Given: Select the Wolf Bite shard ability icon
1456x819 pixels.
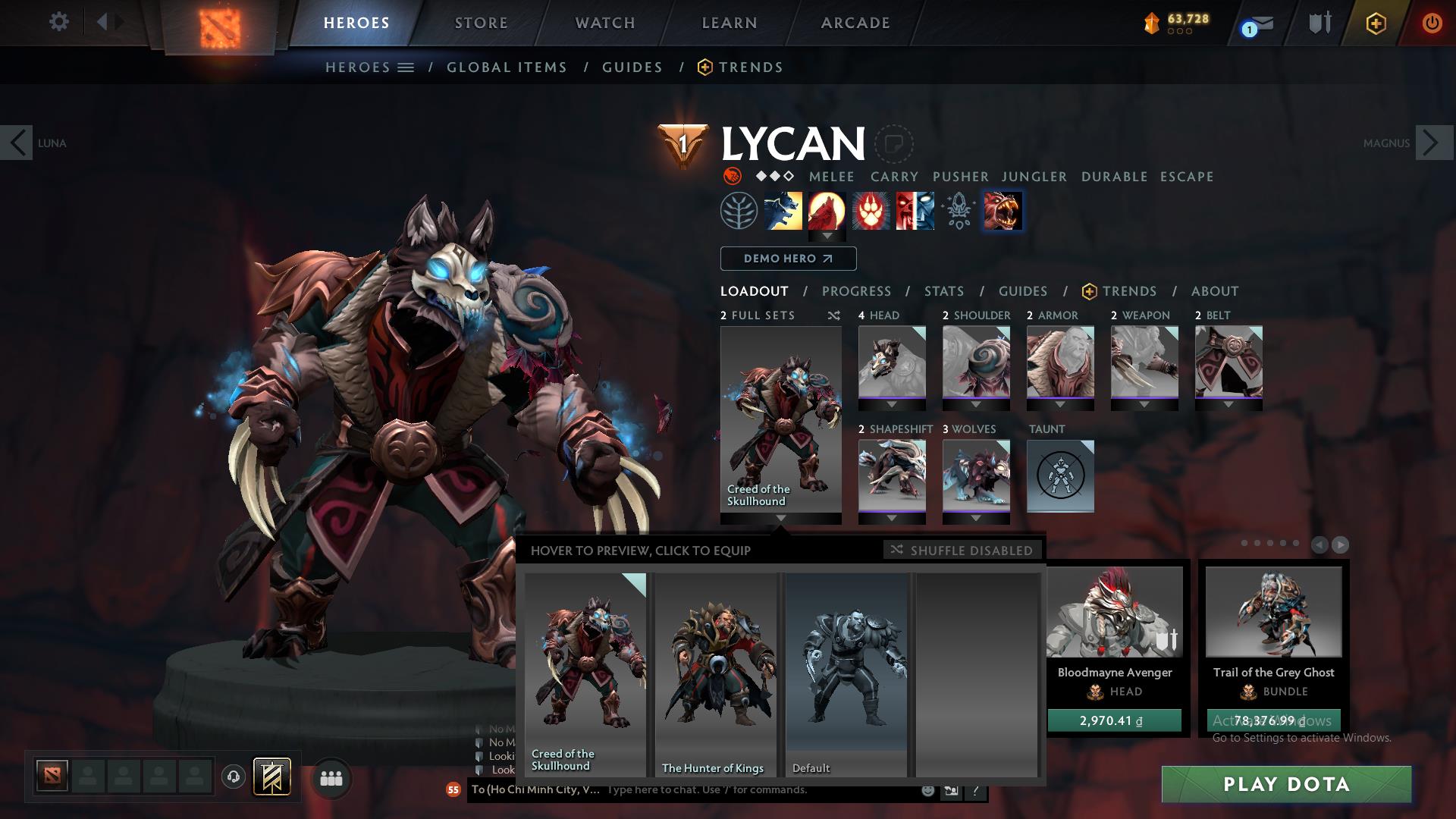Looking at the screenshot, I should [x=1003, y=211].
